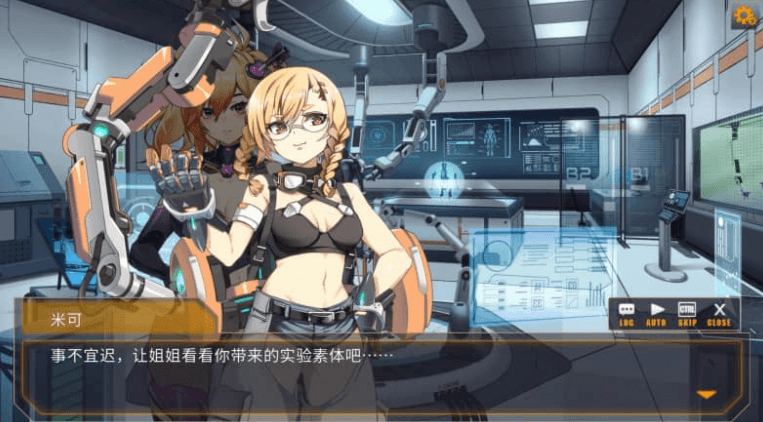Viewport: 763px width, 422px height.
Task: Close the dialogue box with CLOSE
Action: pyautogui.click(x=719, y=314)
